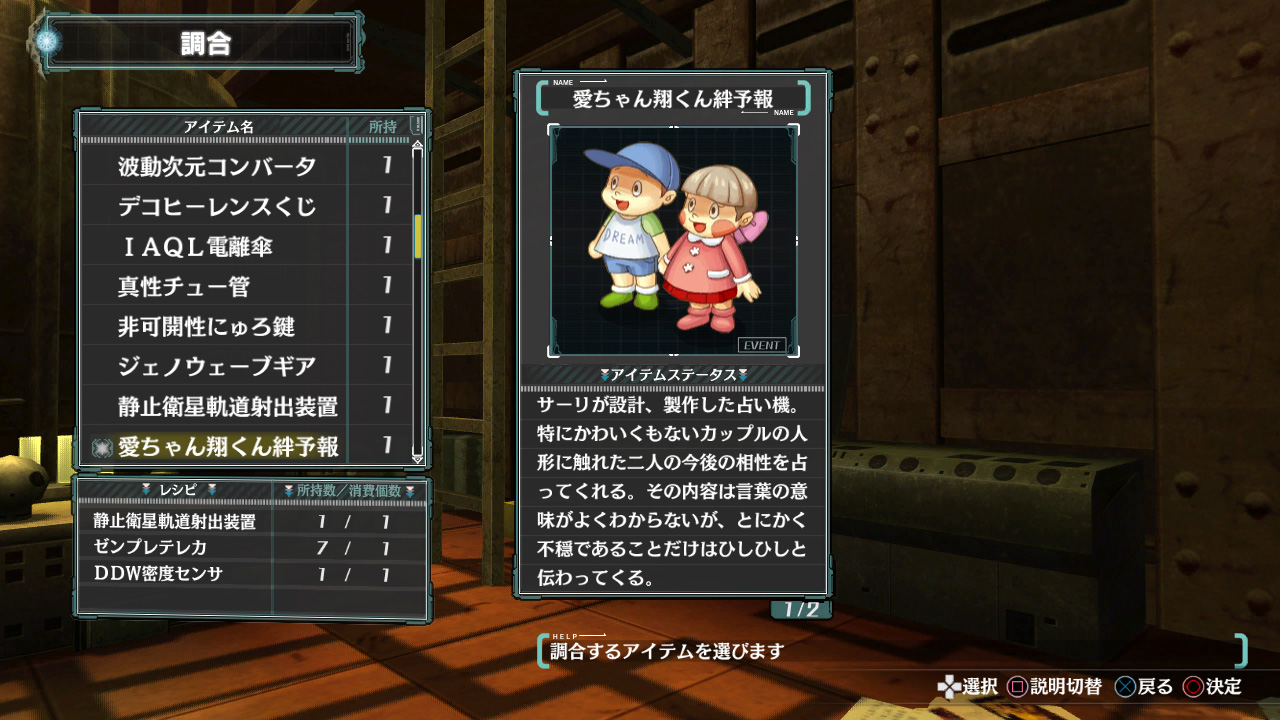Select the DDW密度センサ recipe ingredient
This screenshot has height=720, width=1280.
158,574
